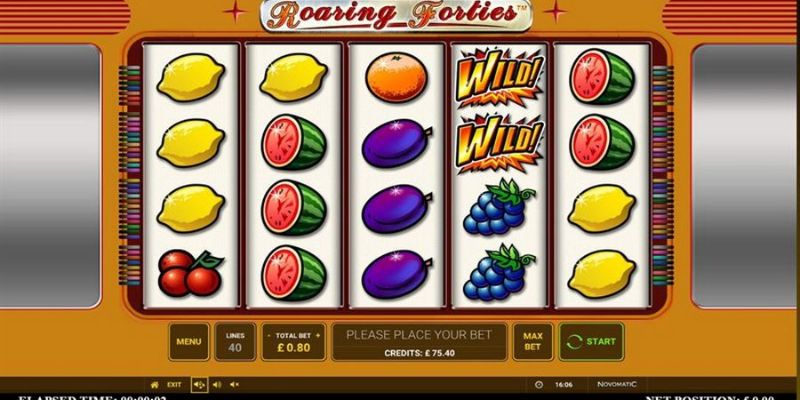Open the slot game MENU
This screenshot has height=400, width=800.
(x=189, y=341)
